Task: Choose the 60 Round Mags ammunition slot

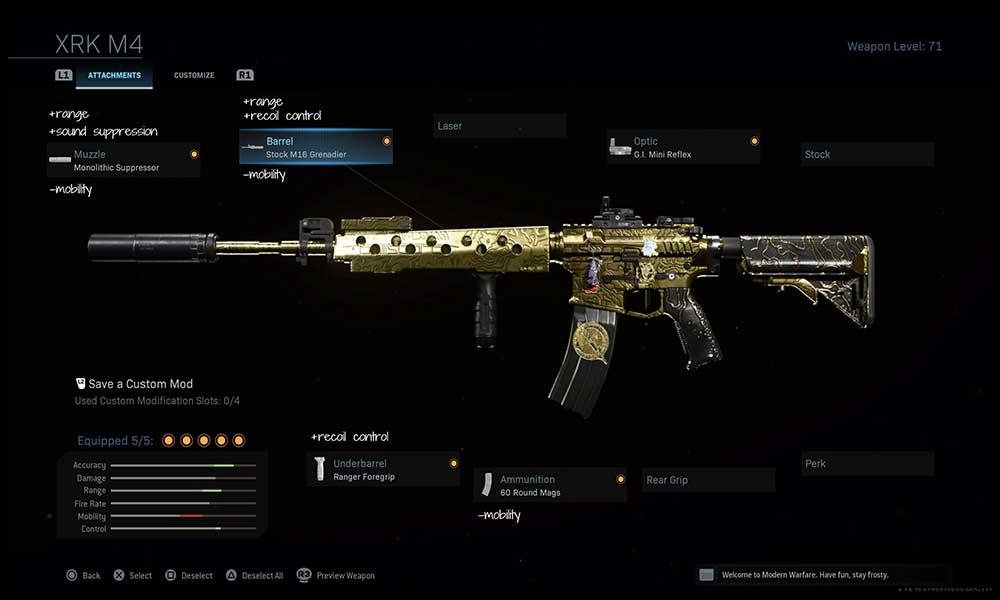Action: pos(550,485)
